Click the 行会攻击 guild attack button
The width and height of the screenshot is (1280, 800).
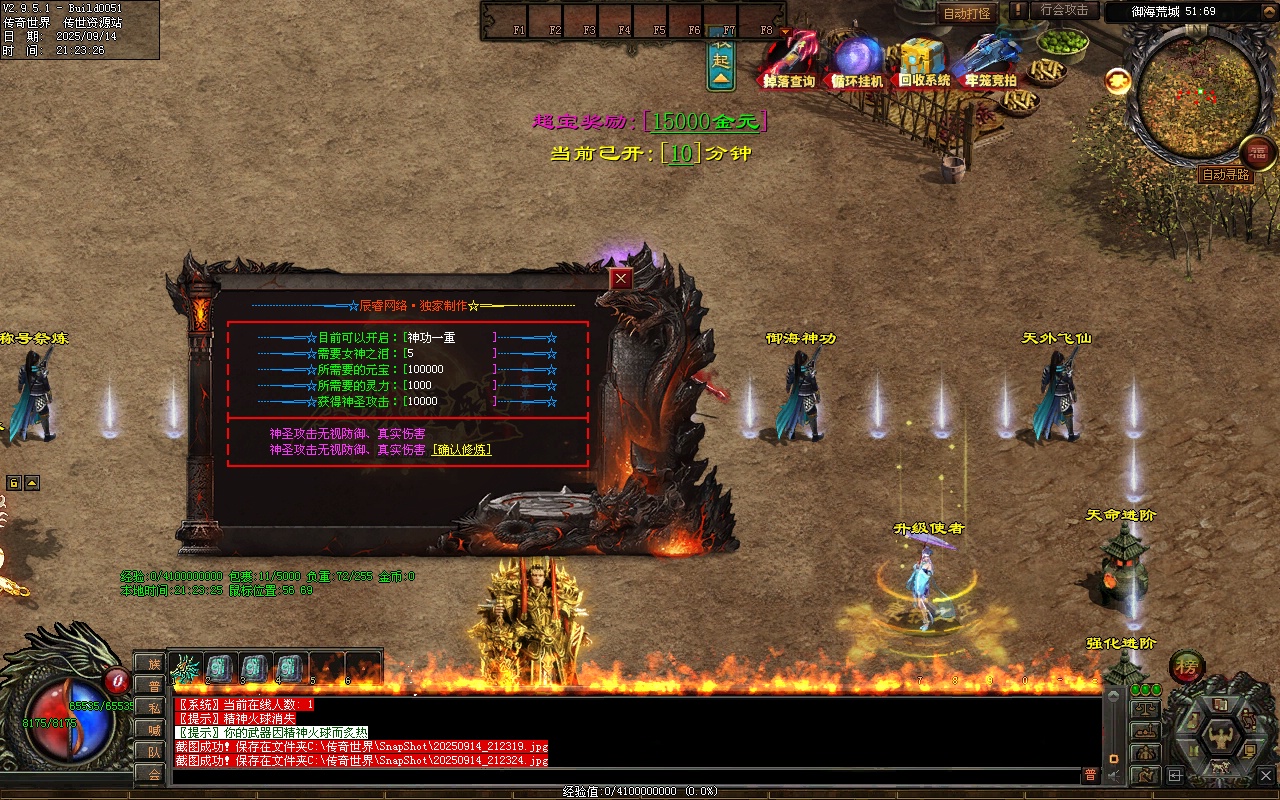(x=1064, y=10)
